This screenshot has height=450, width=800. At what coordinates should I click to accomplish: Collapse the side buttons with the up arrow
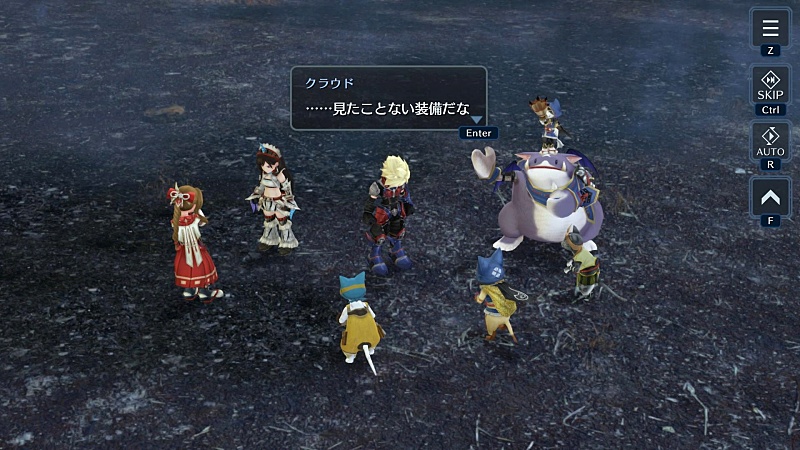[770, 197]
